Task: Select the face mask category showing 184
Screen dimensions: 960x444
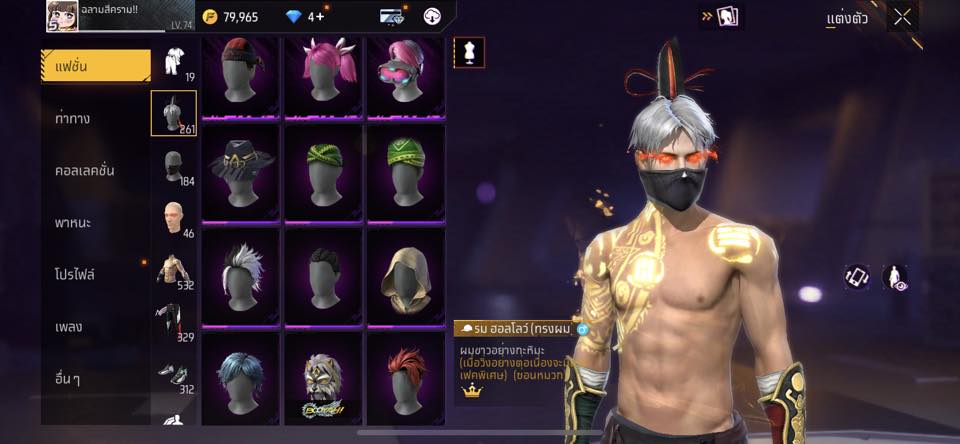Action: pos(174,167)
